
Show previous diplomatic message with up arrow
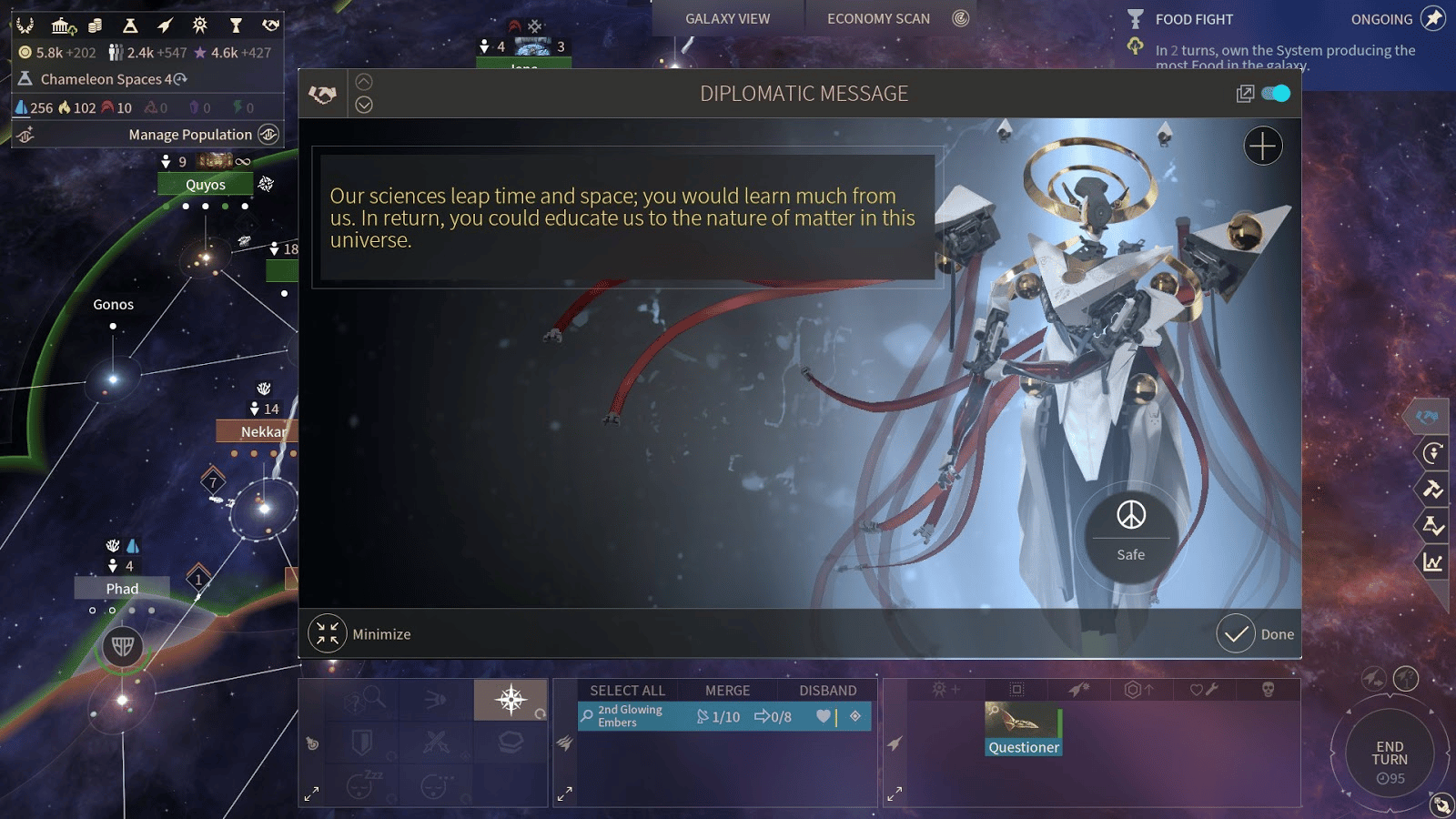click(364, 82)
